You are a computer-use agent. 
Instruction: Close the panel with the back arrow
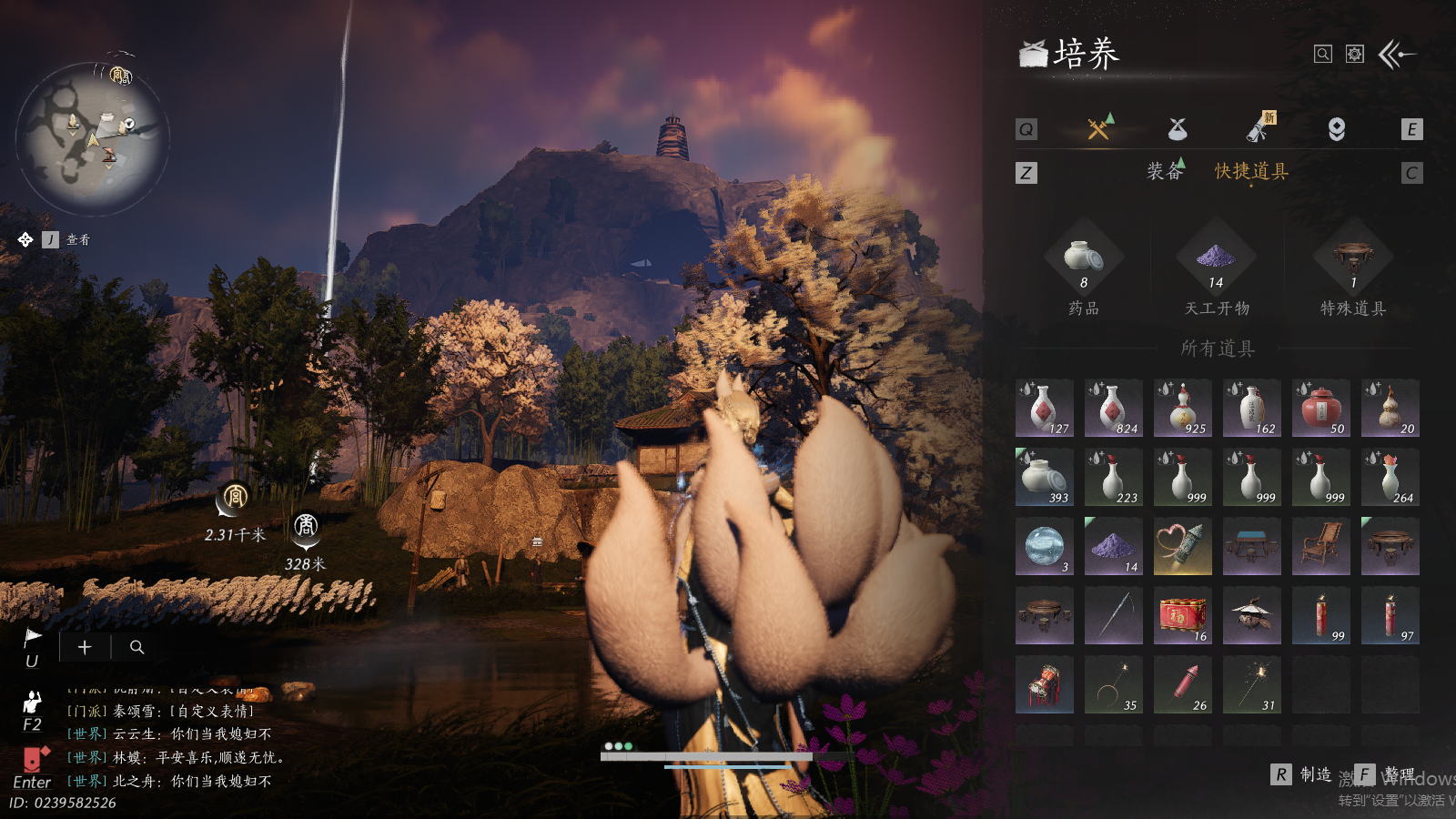[1397, 55]
